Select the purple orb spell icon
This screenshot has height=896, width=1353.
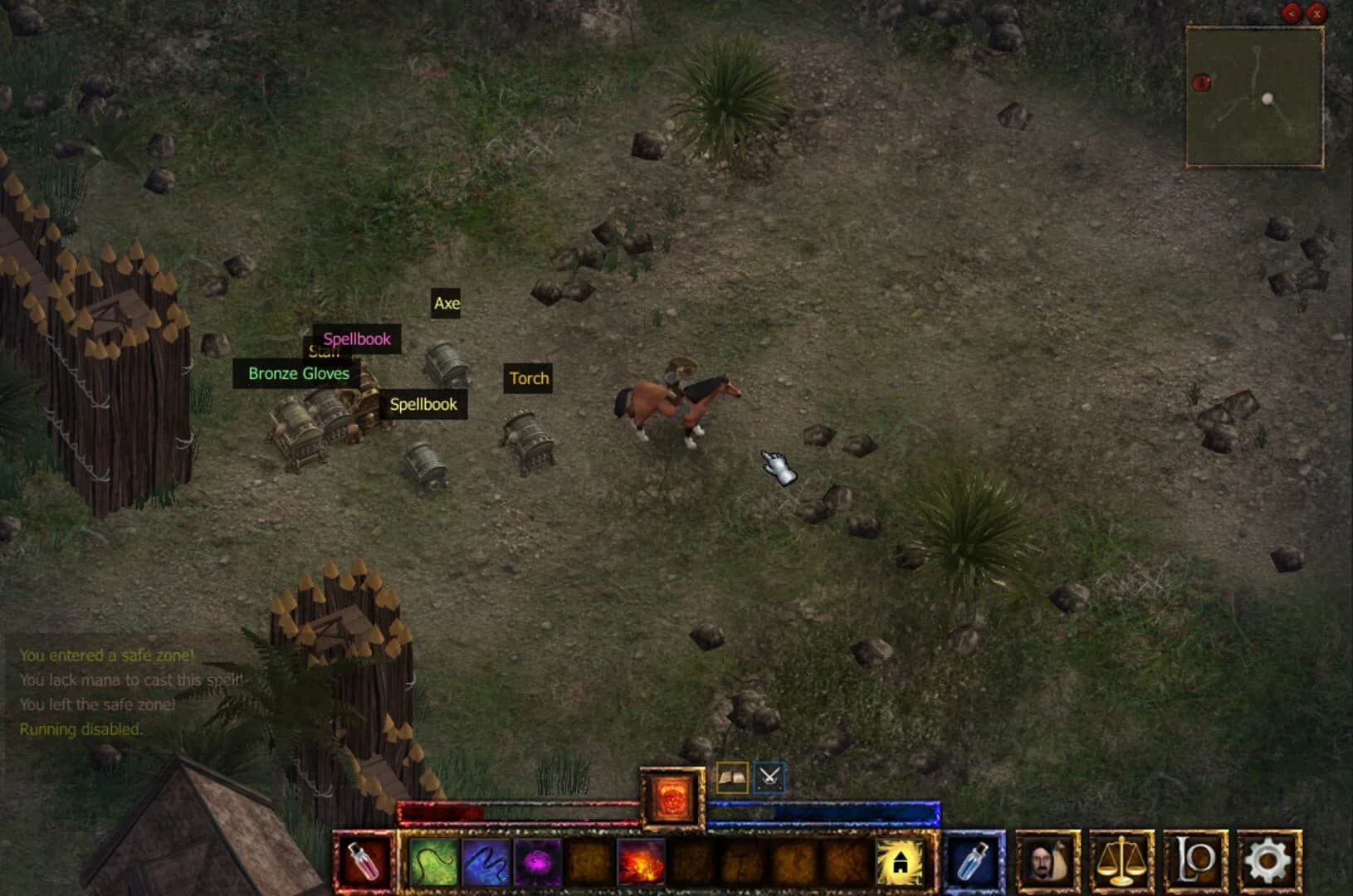point(537,863)
